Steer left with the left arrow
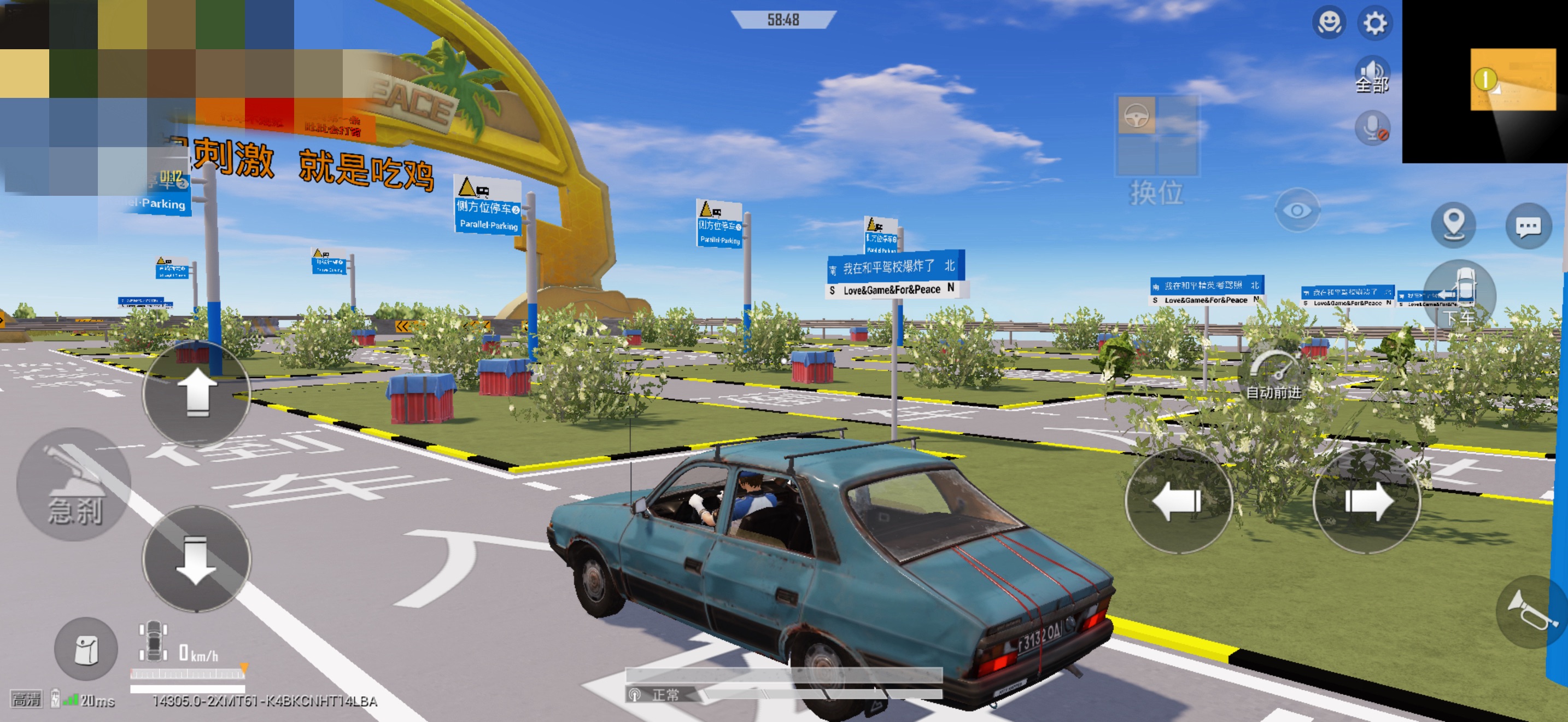This screenshot has height=722, width=1568. tap(1178, 501)
